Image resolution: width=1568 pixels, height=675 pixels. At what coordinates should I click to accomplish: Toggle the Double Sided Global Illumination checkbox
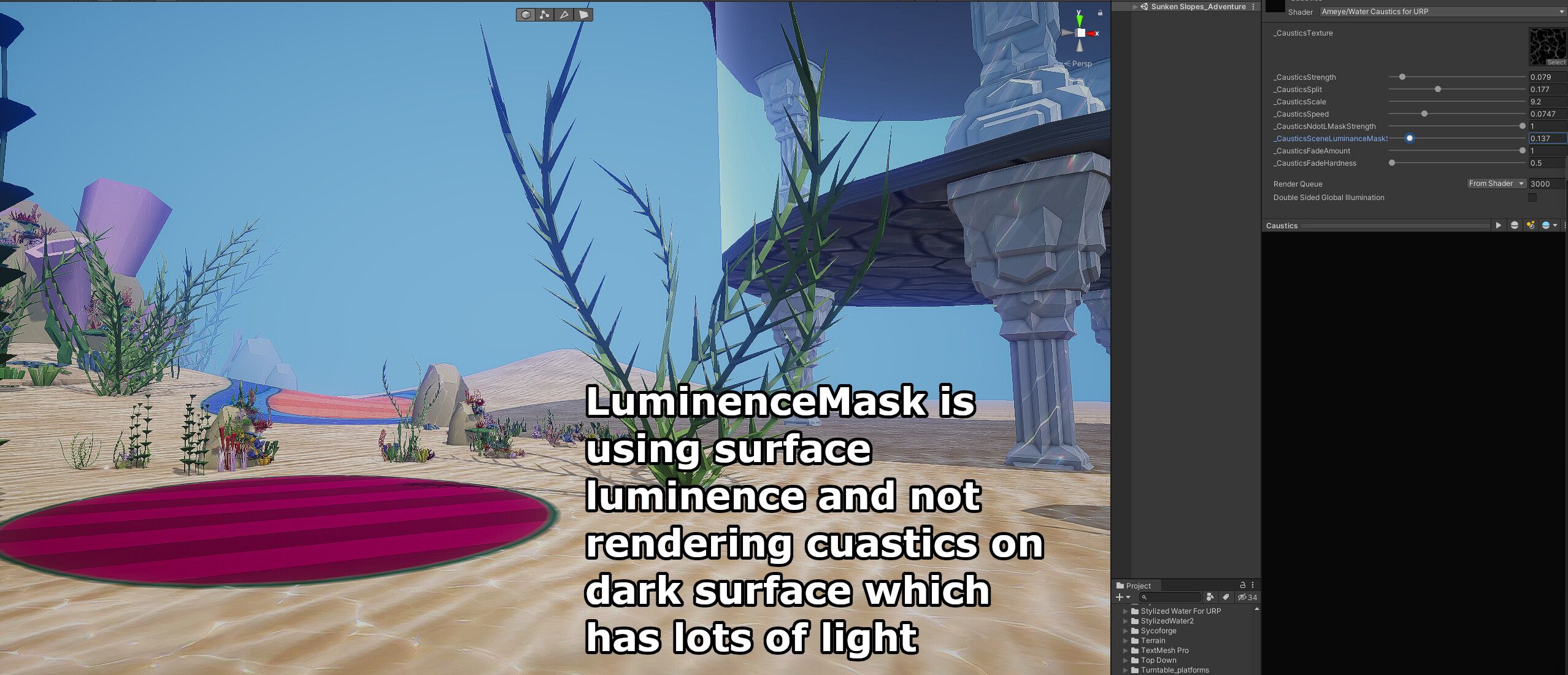[1531, 198]
